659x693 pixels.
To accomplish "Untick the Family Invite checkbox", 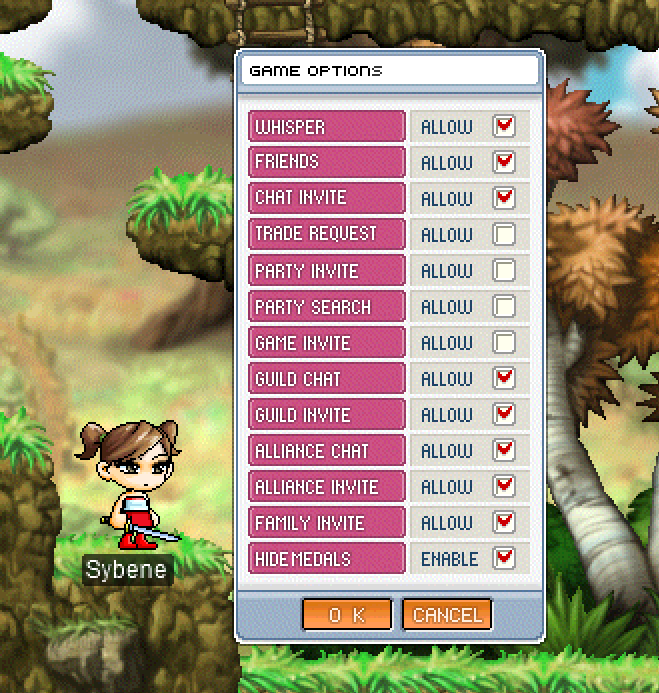I will click(504, 523).
